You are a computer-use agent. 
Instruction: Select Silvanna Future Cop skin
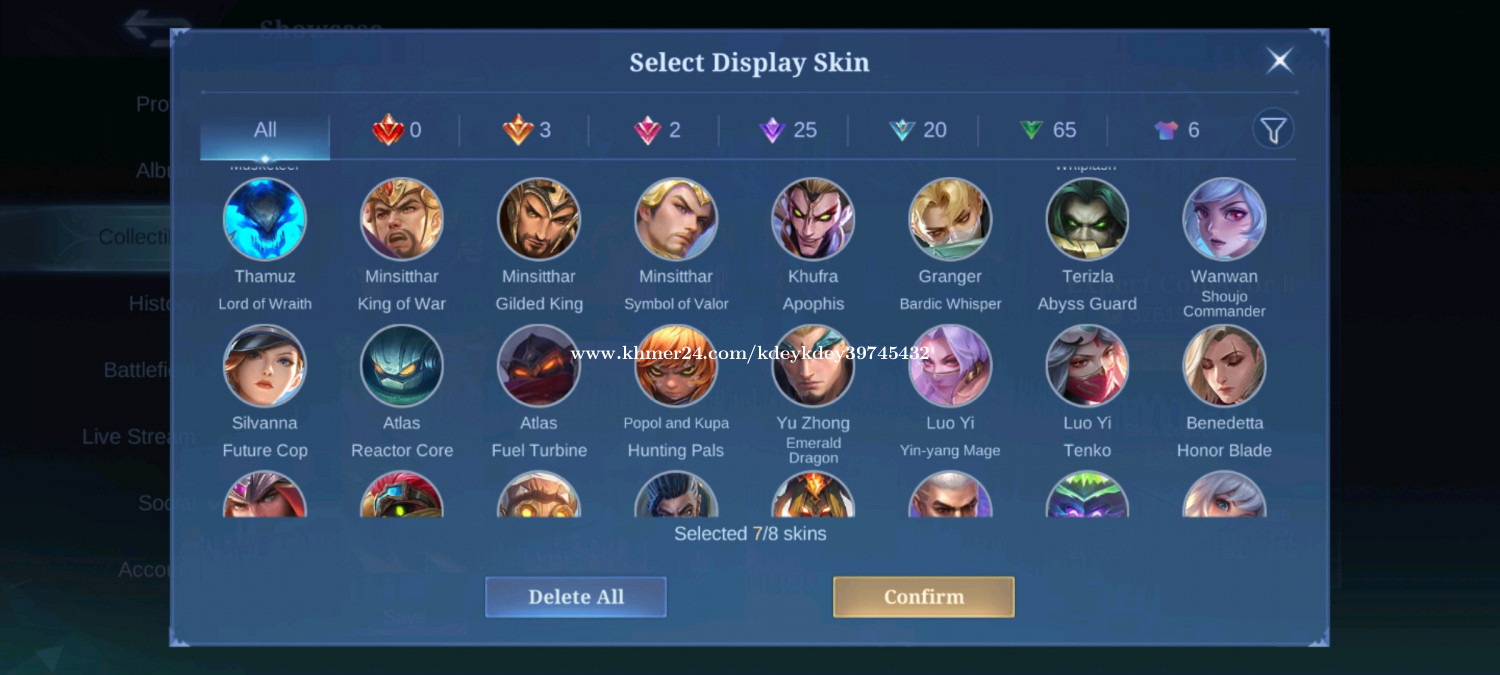pos(265,366)
